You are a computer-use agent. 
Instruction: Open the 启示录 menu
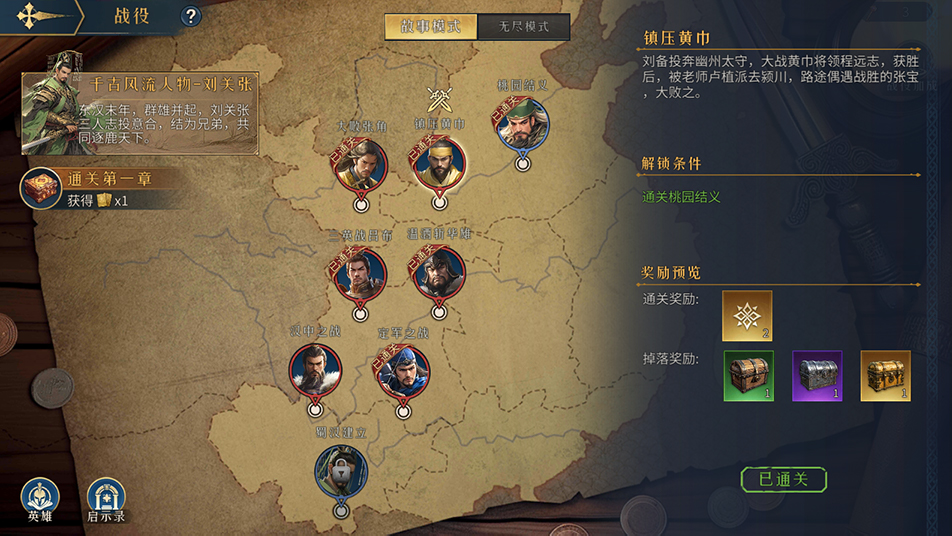[x=106, y=498]
